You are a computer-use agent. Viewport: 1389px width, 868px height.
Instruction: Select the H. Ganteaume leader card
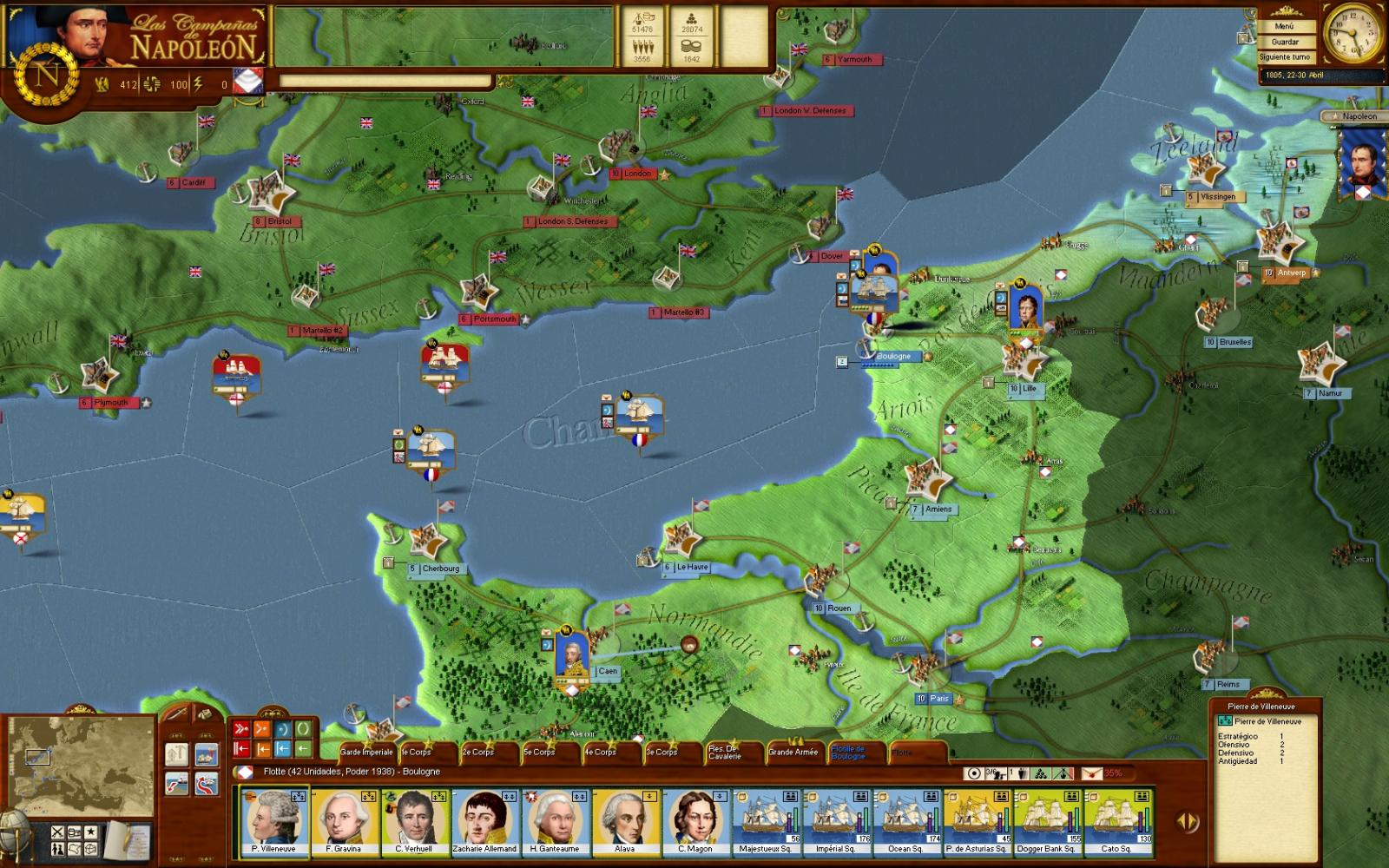pos(555,822)
